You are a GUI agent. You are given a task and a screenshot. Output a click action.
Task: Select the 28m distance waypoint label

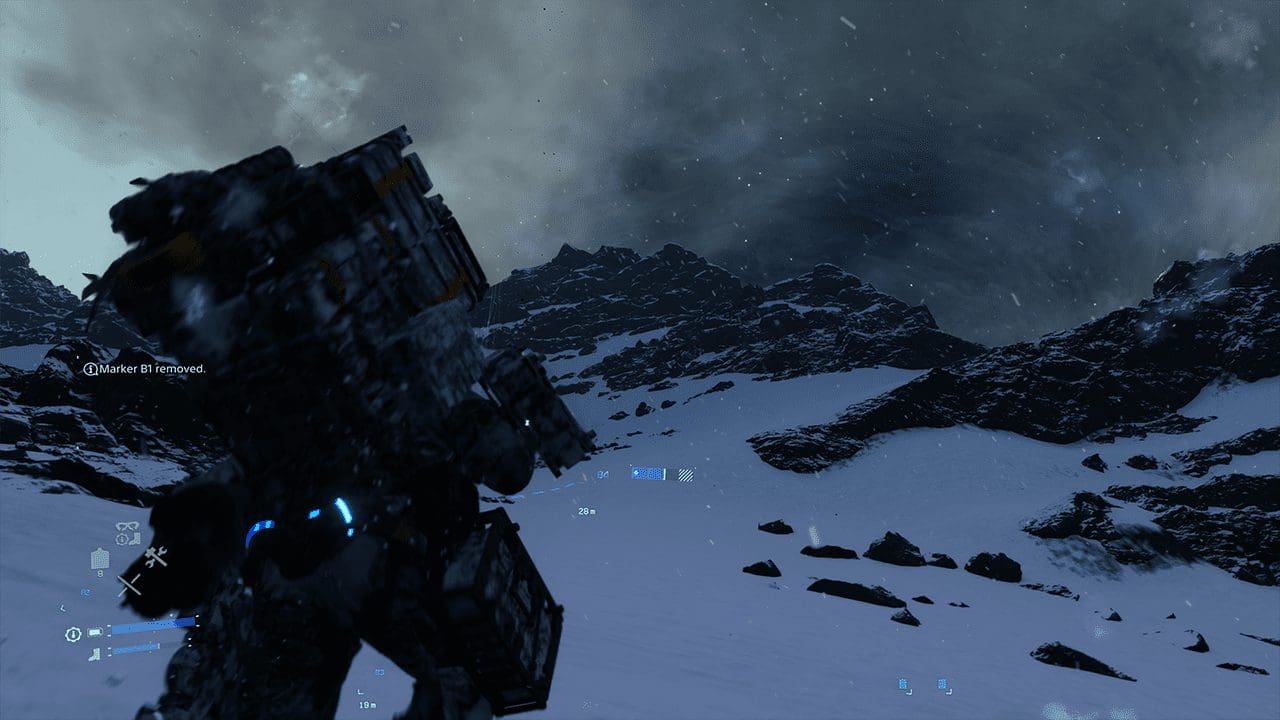pyautogui.click(x=586, y=511)
